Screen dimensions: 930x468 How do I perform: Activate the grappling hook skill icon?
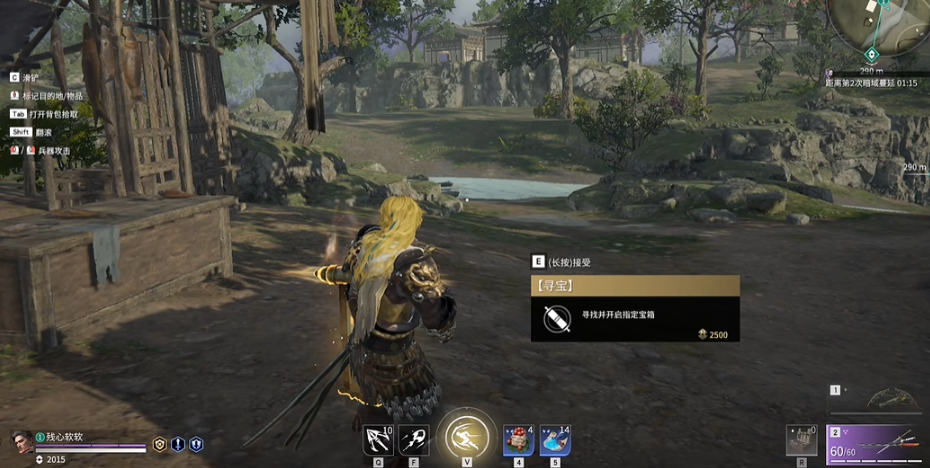(378, 440)
